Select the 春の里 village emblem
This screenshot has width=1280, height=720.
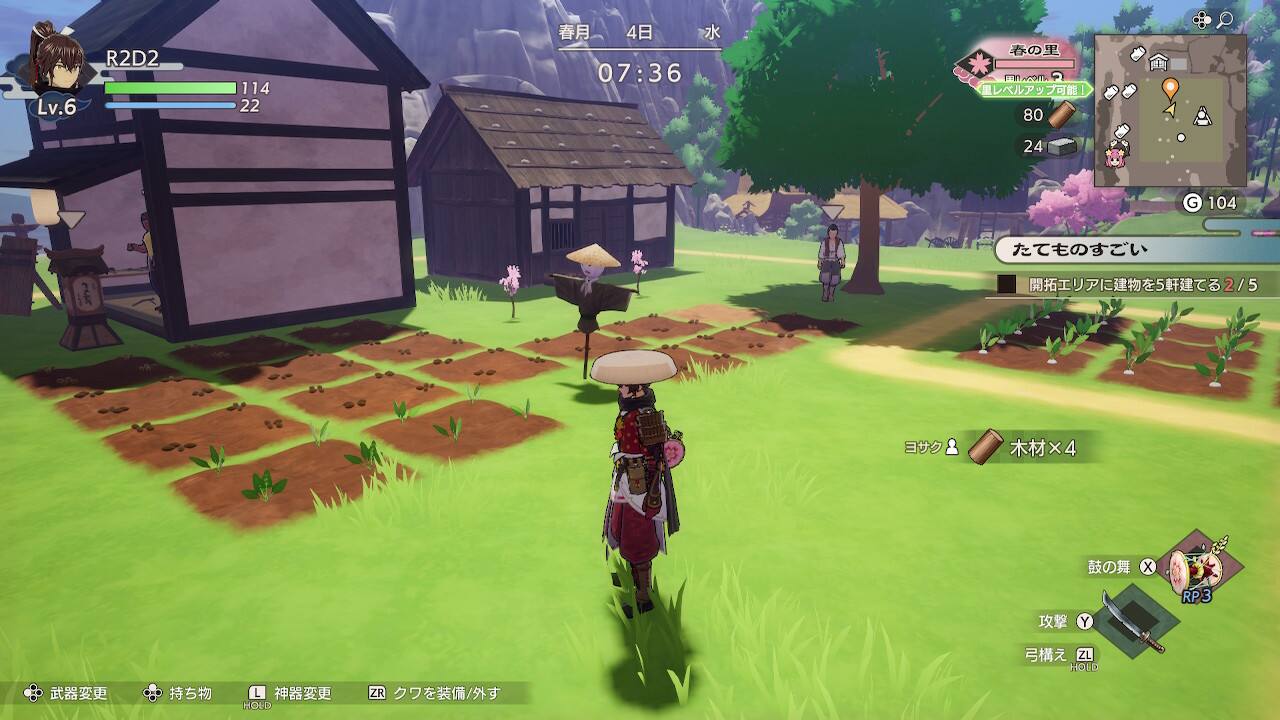pos(973,66)
